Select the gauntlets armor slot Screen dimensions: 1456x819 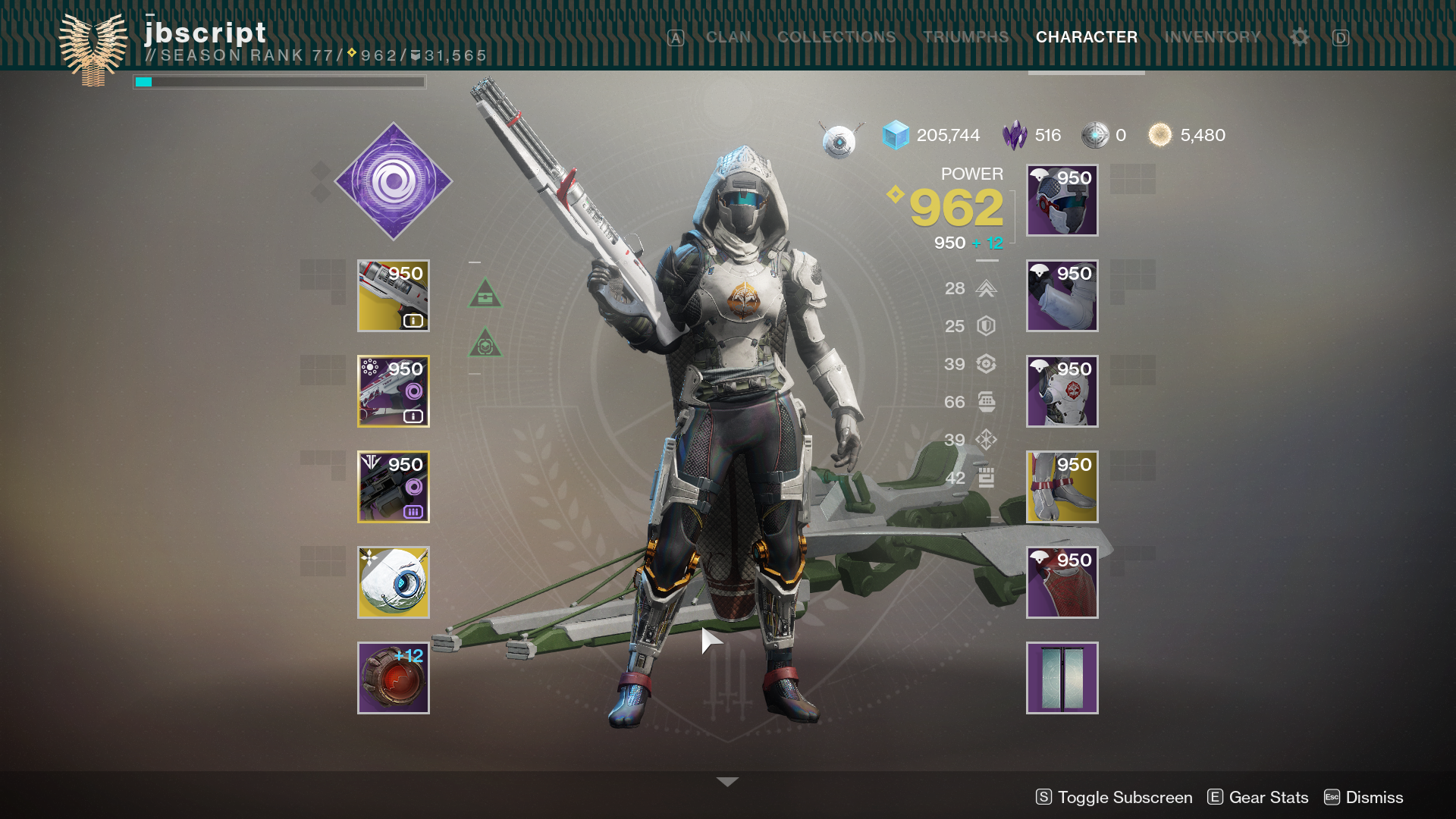click(x=1062, y=296)
